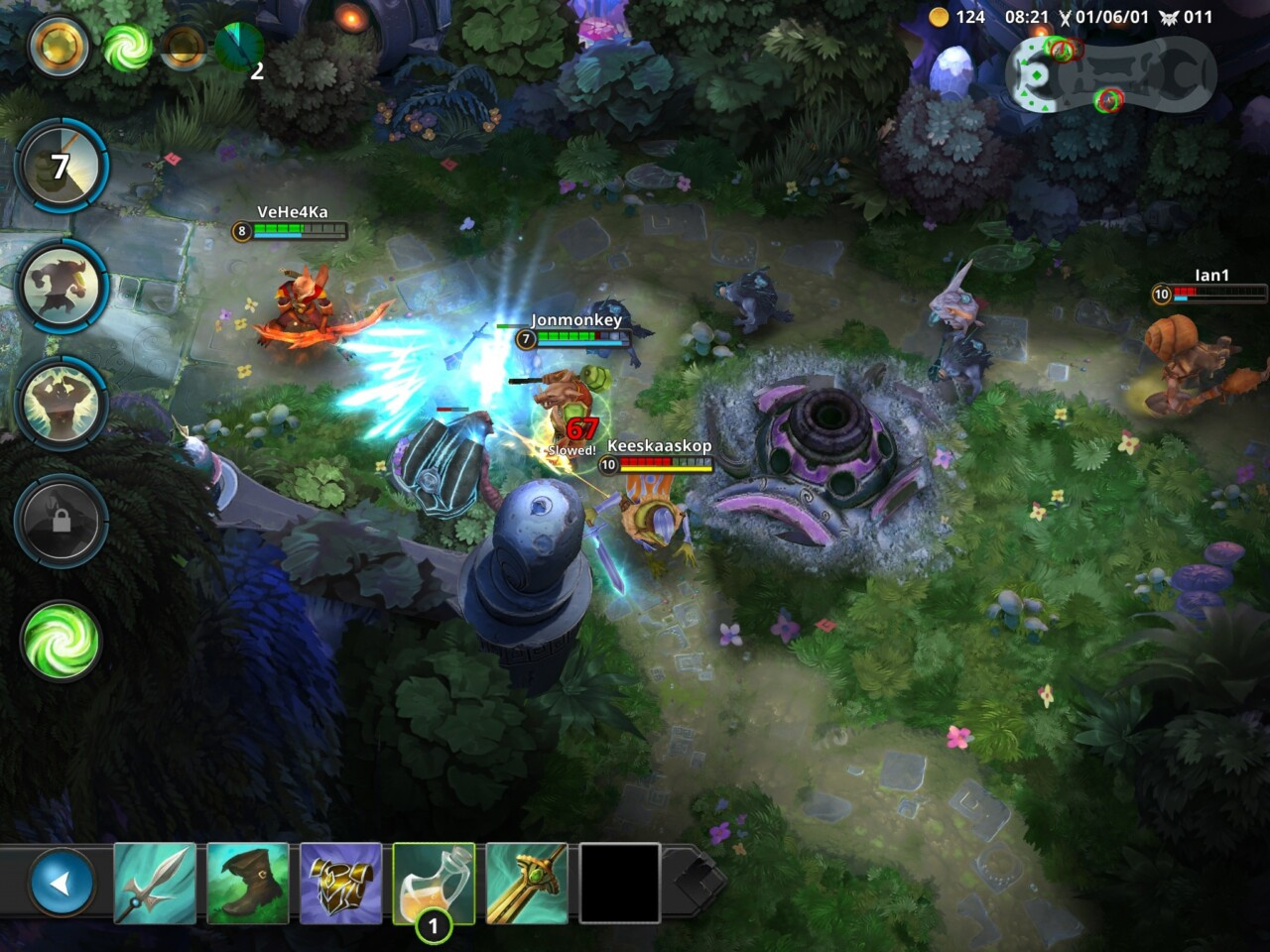1270x952 pixels.
Task: Activate the large green swirl recall button
Action: (x=61, y=642)
